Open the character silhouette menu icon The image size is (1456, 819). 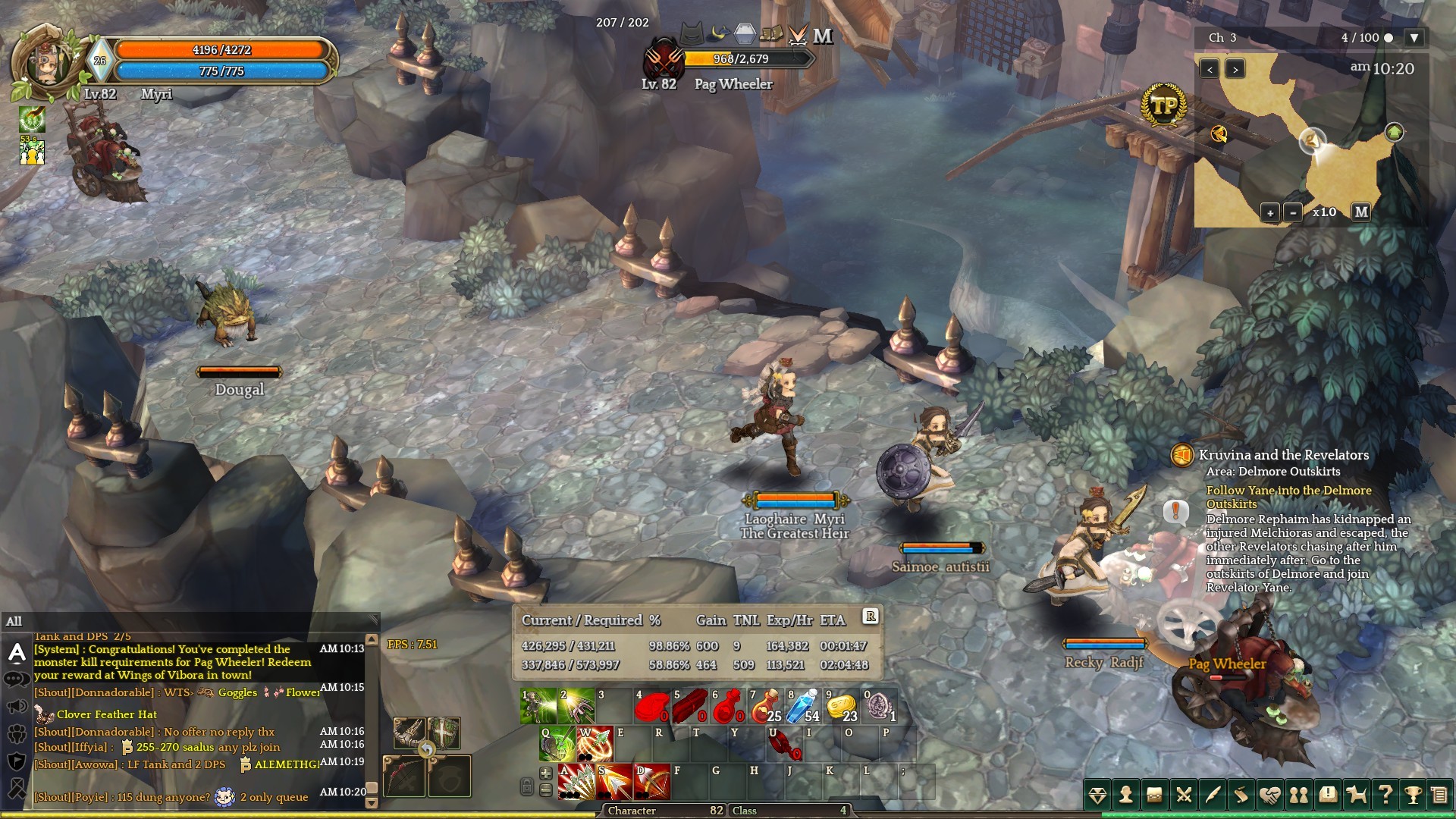(x=1126, y=795)
